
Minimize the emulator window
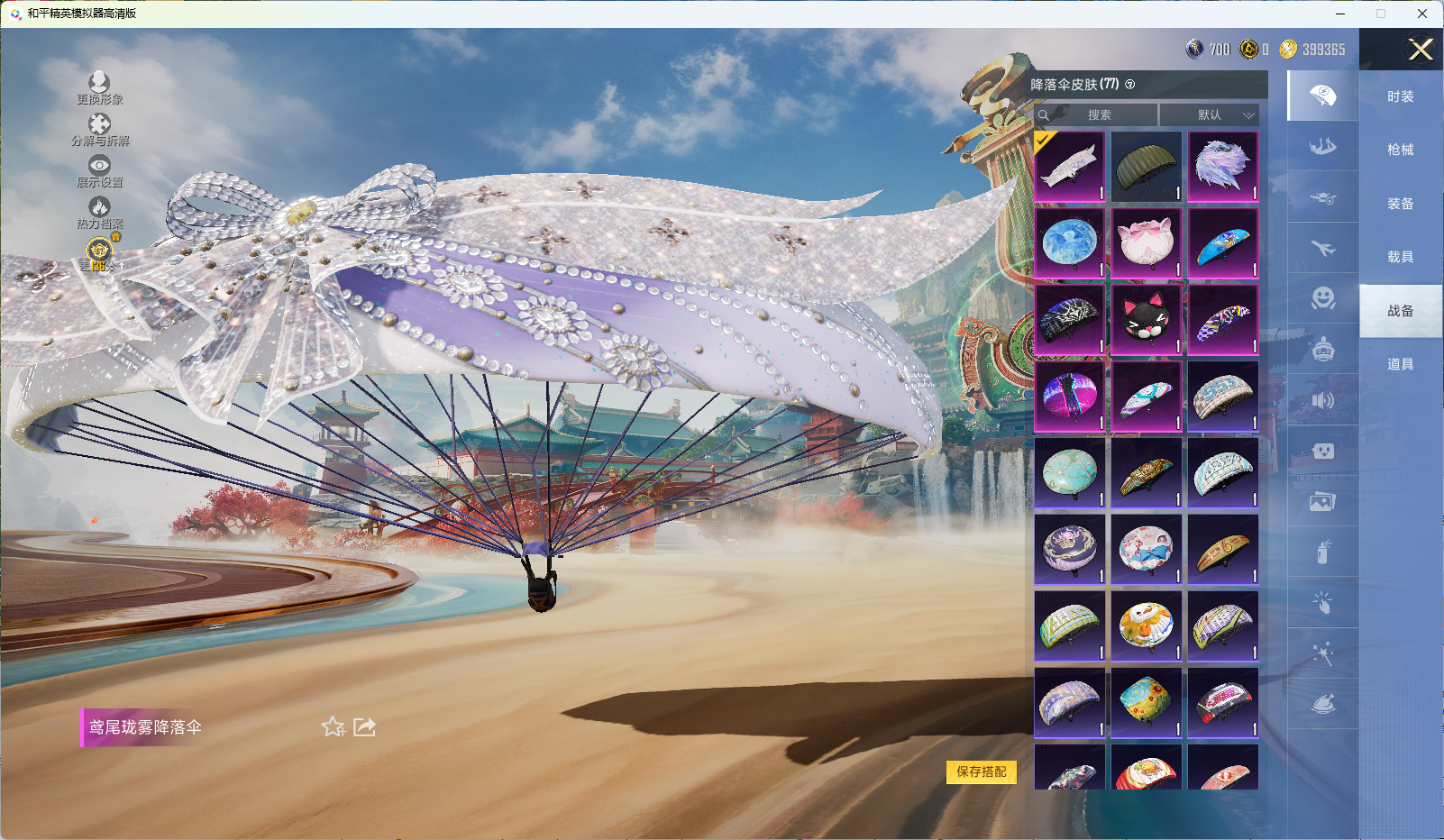[1340, 14]
